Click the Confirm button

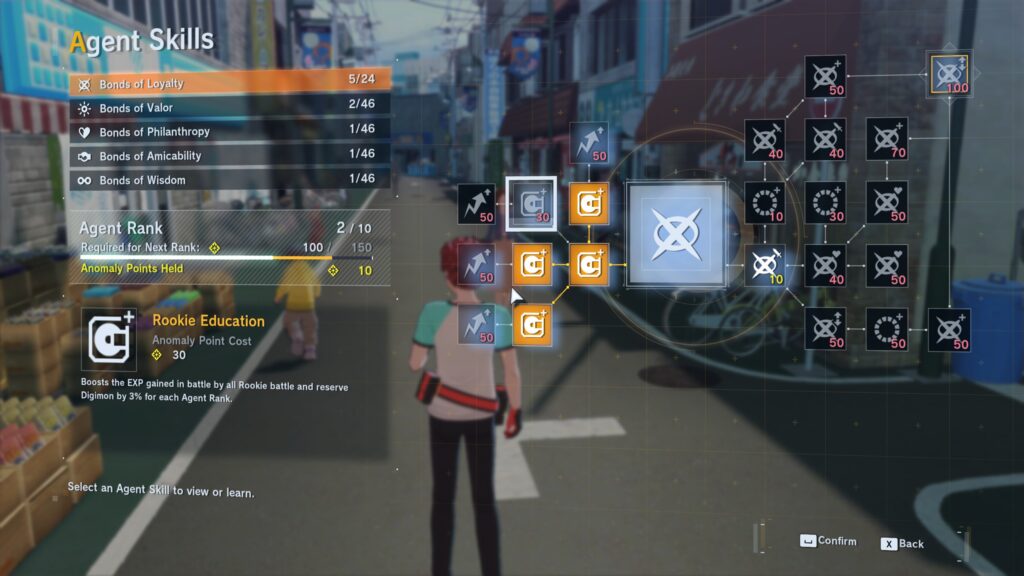coord(829,542)
